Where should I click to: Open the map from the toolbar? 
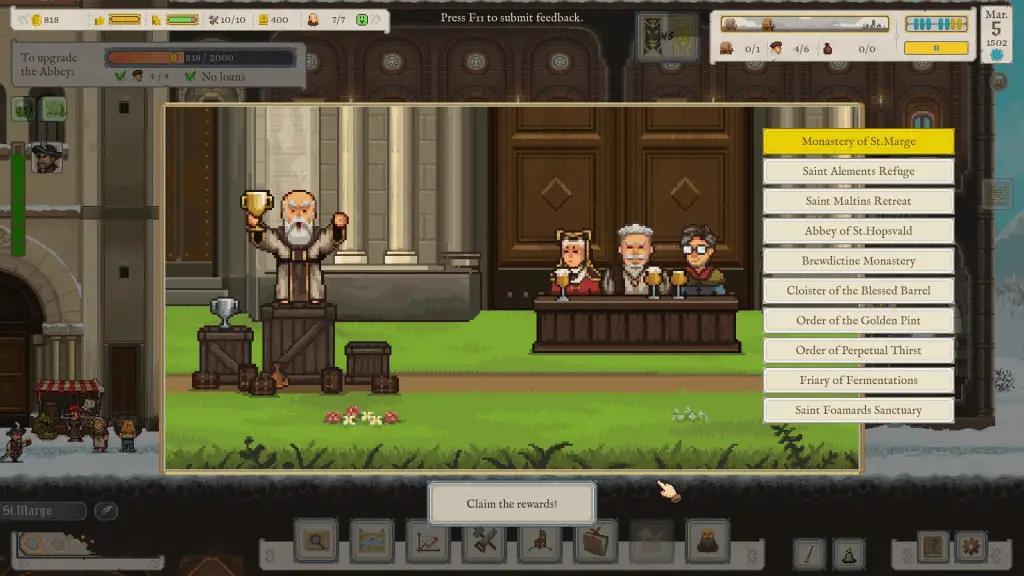click(x=372, y=542)
